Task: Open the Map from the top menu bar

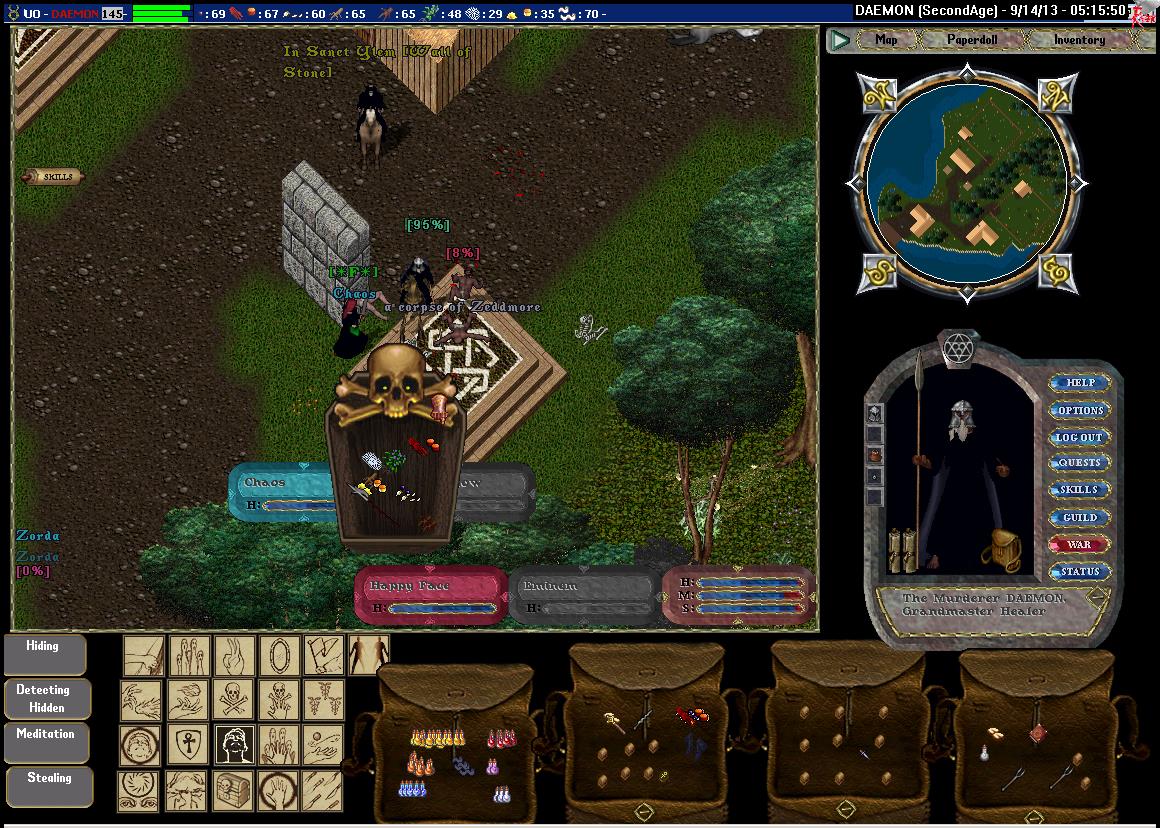Action: coord(886,40)
